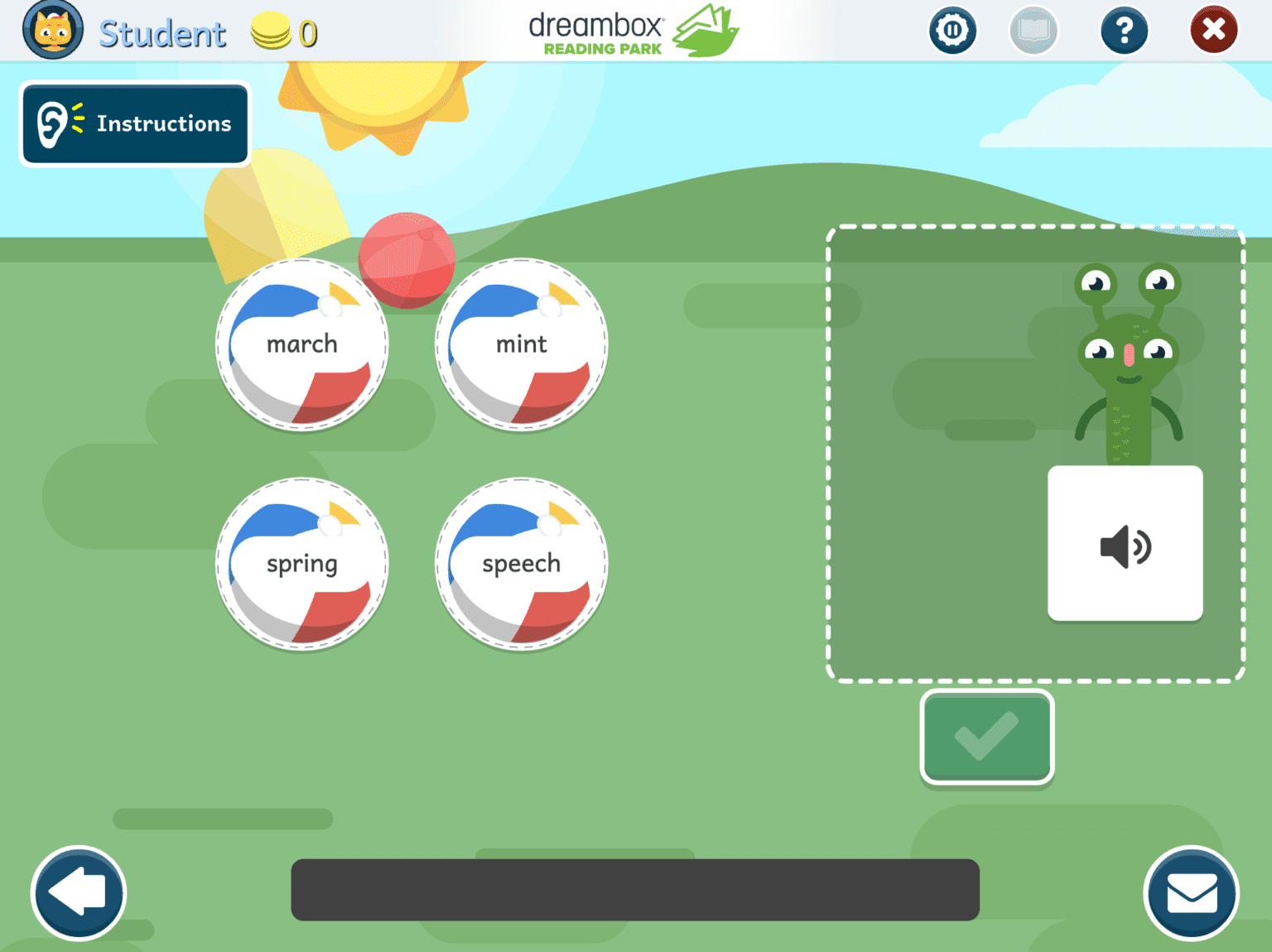Pause the activity using the pause icon

[x=952, y=30]
